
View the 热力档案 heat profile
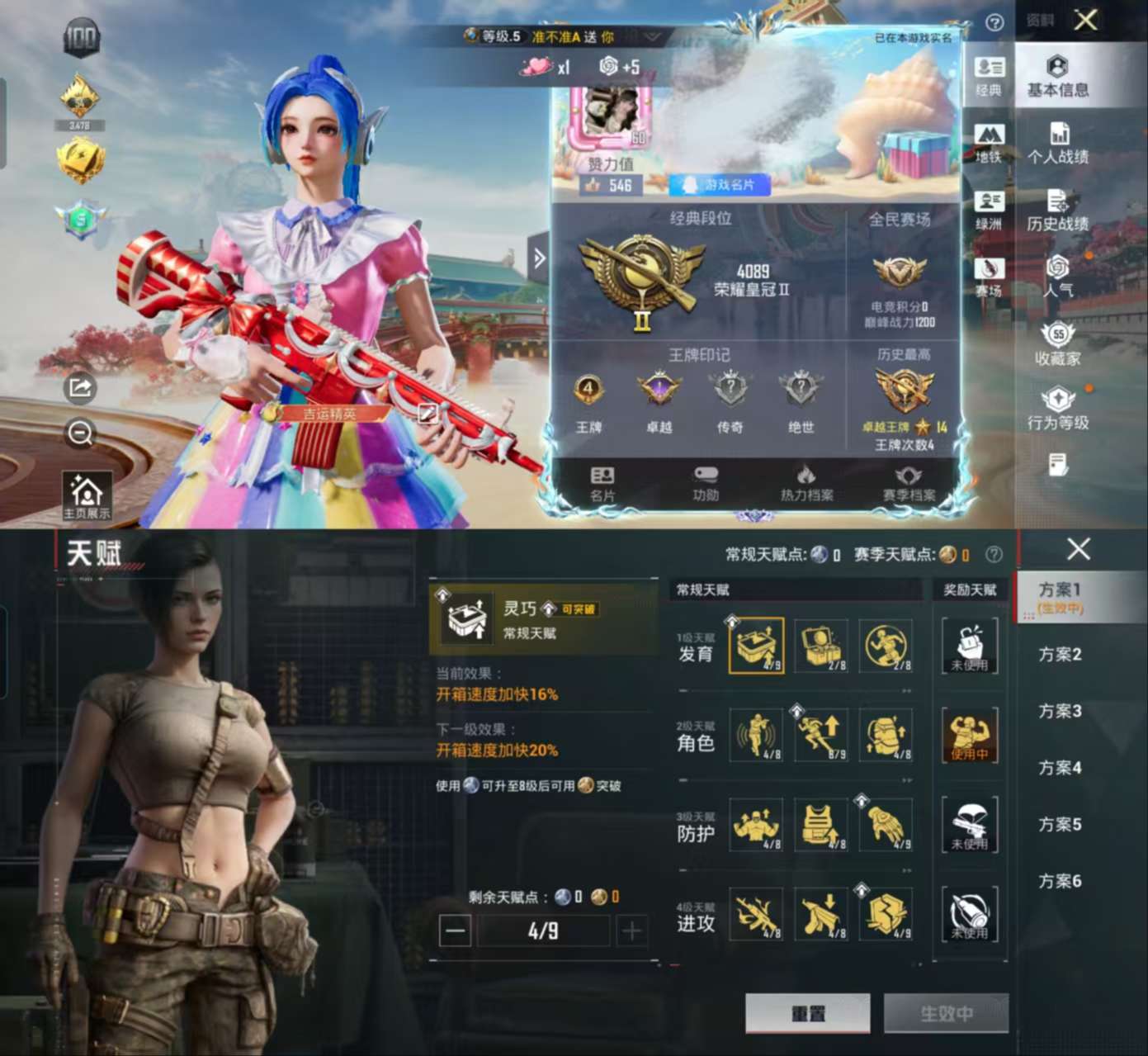tap(806, 484)
